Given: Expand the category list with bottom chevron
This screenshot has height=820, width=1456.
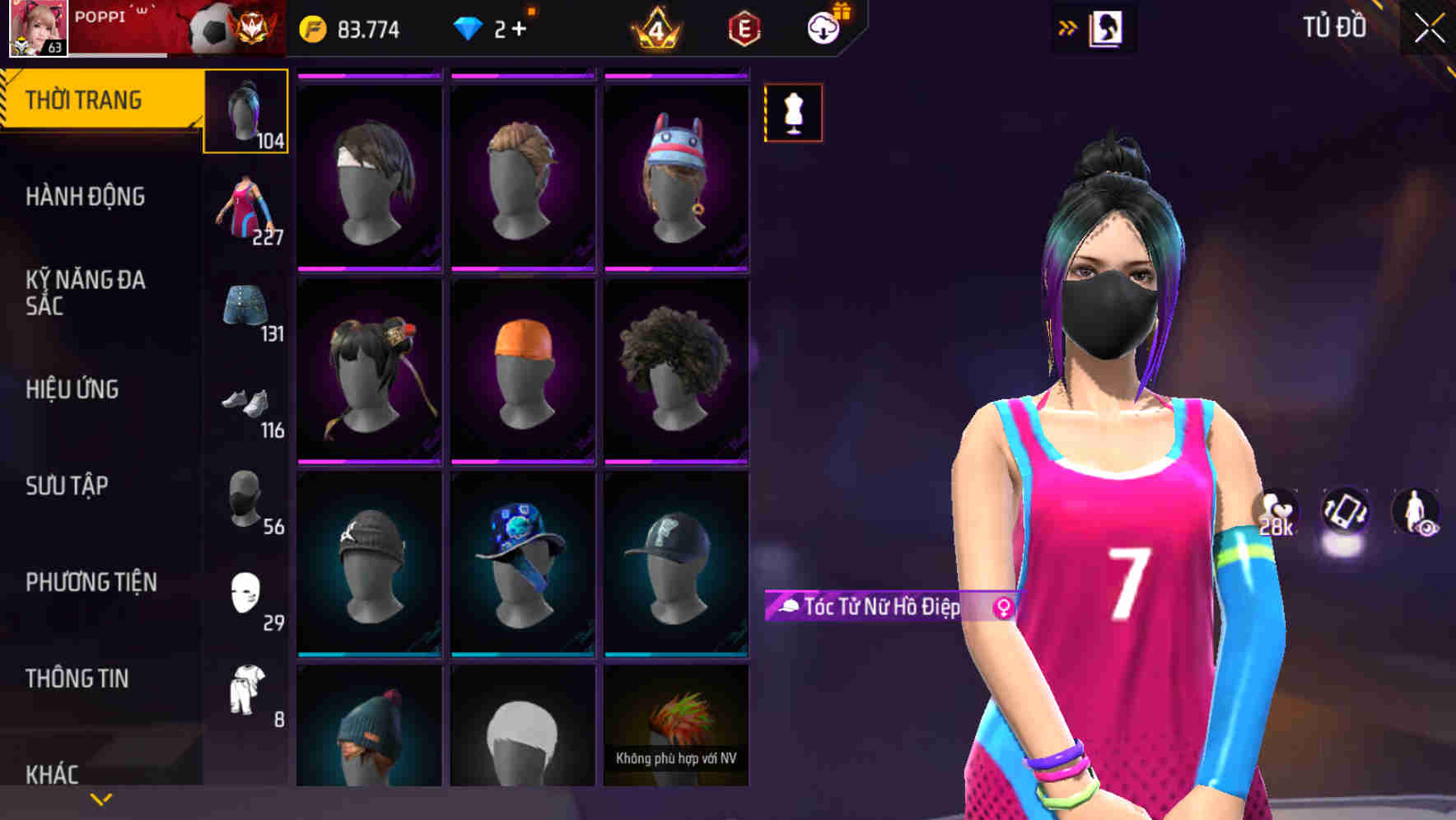Looking at the screenshot, I should pos(100,799).
